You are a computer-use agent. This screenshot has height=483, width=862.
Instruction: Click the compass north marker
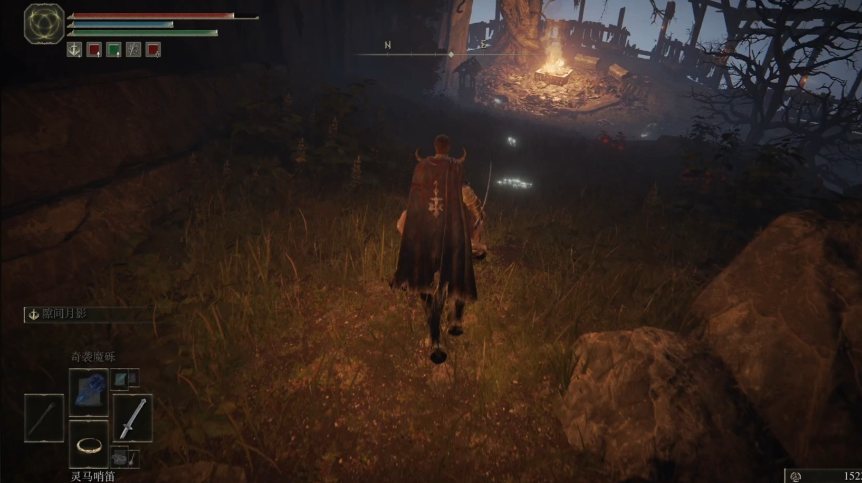click(387, 45)
